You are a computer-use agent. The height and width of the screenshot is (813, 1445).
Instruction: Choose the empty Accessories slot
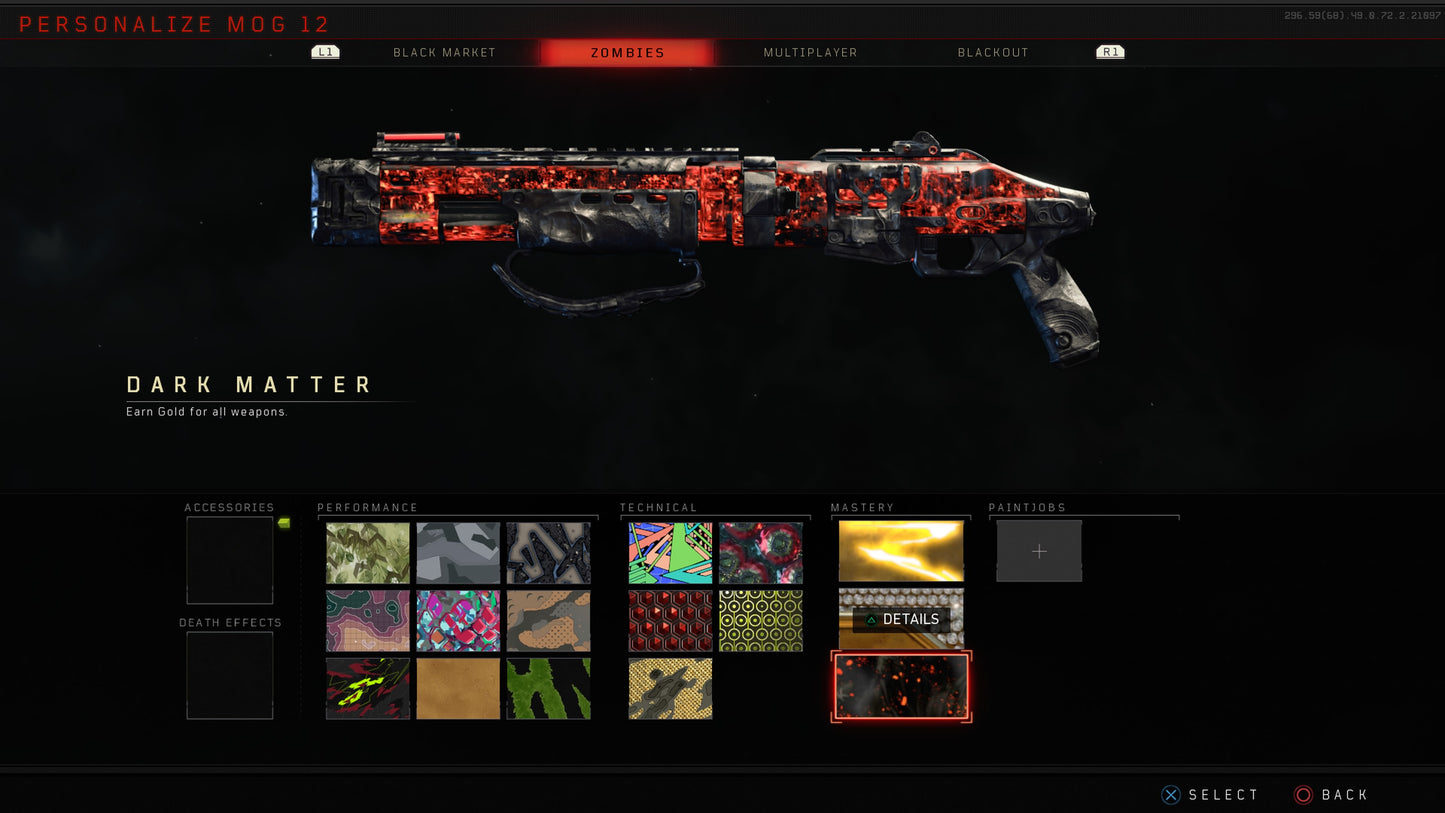[230, 560]
